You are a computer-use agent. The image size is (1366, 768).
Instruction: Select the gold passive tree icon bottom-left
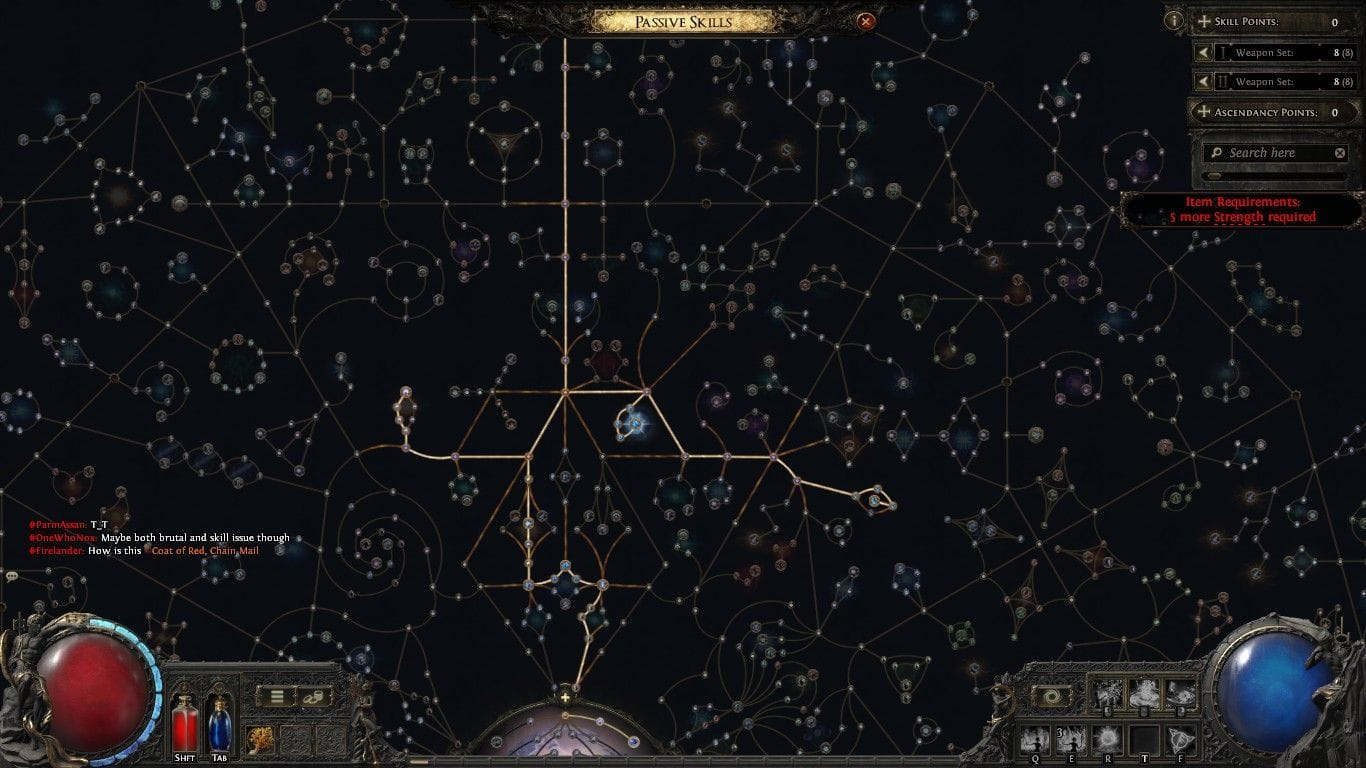[x=261, y=739]
